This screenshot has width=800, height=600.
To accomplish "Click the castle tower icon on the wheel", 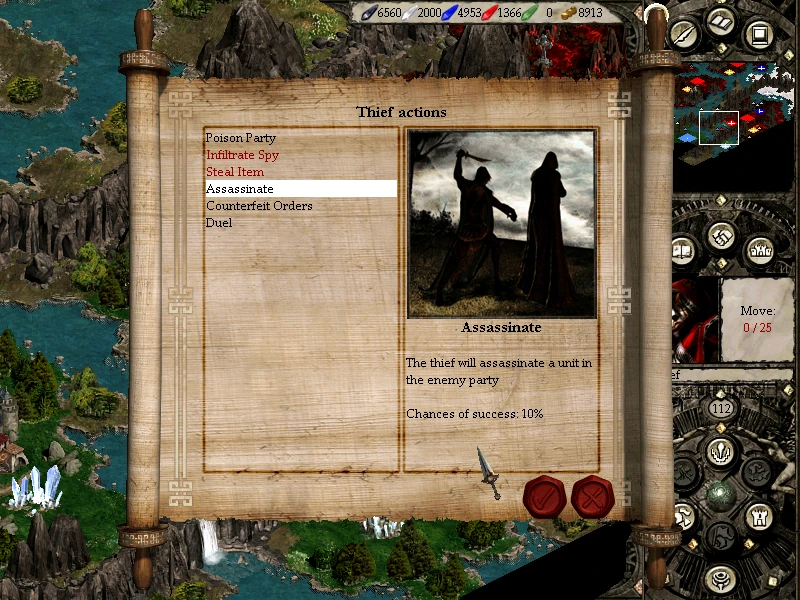I will click(757, 516).
